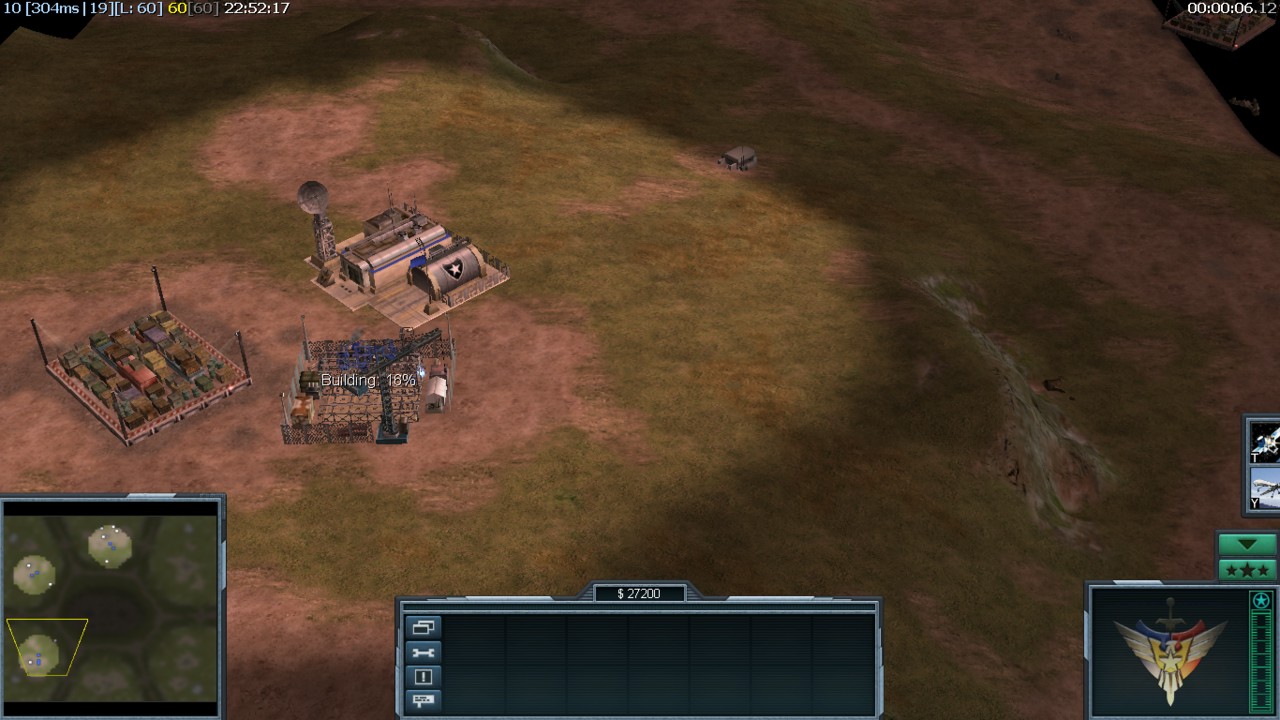Click the signpost beacon button

coord(423,701)
